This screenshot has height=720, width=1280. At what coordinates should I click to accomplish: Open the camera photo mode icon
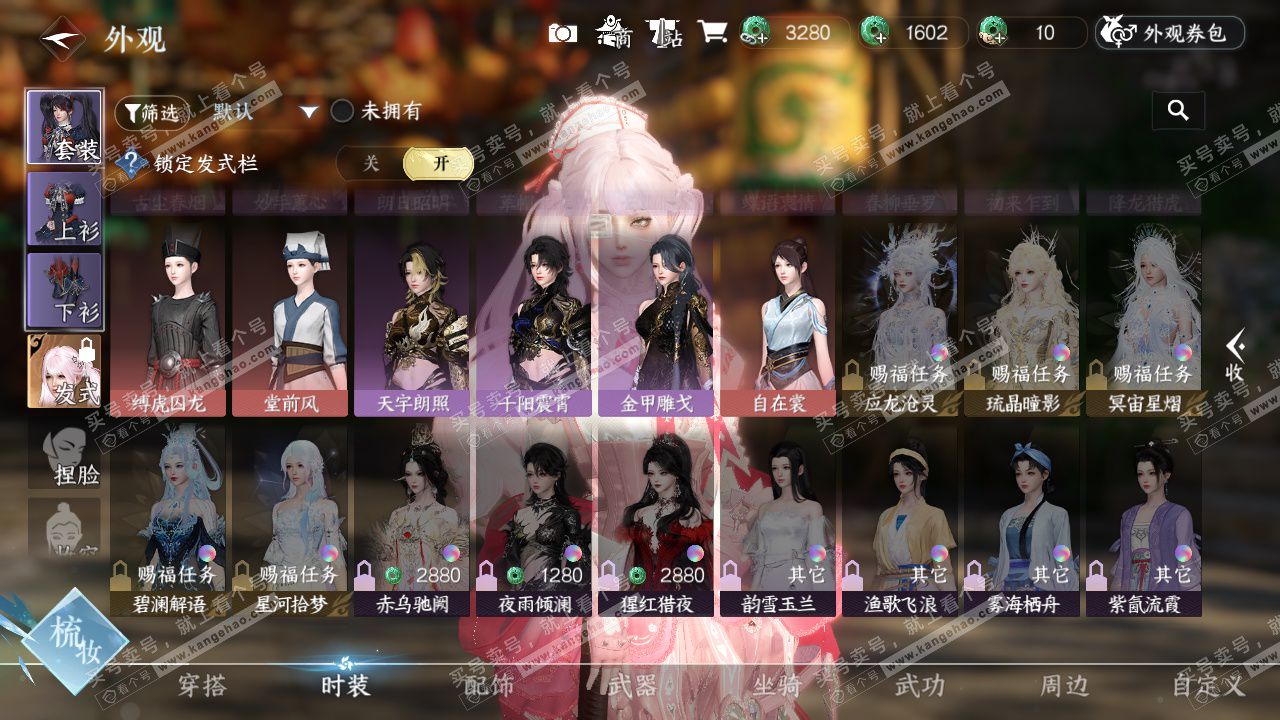(563, 33)
